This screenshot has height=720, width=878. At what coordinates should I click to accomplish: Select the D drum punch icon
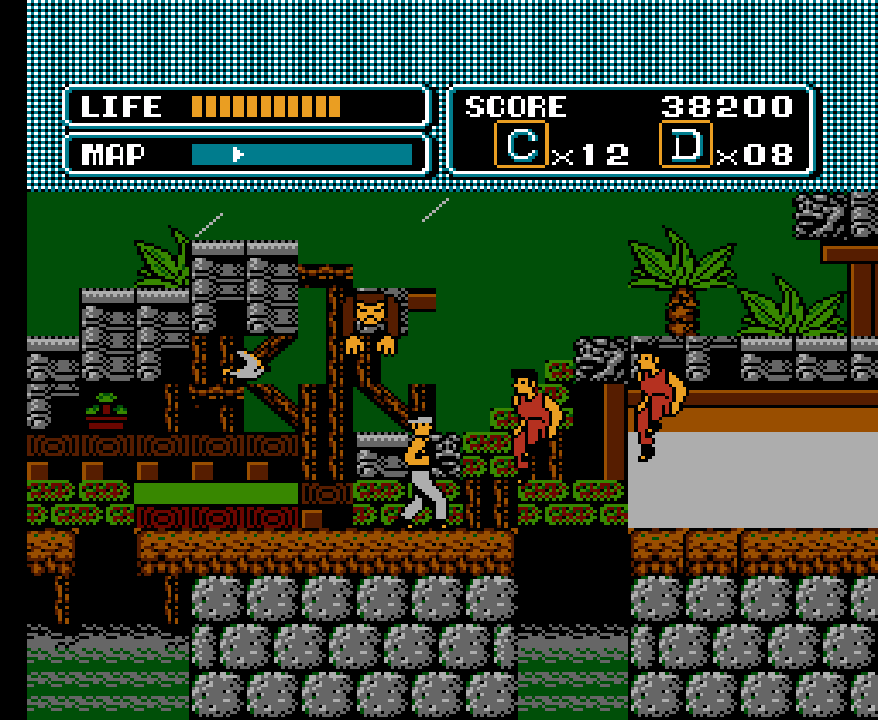click(x=686, y=146)
